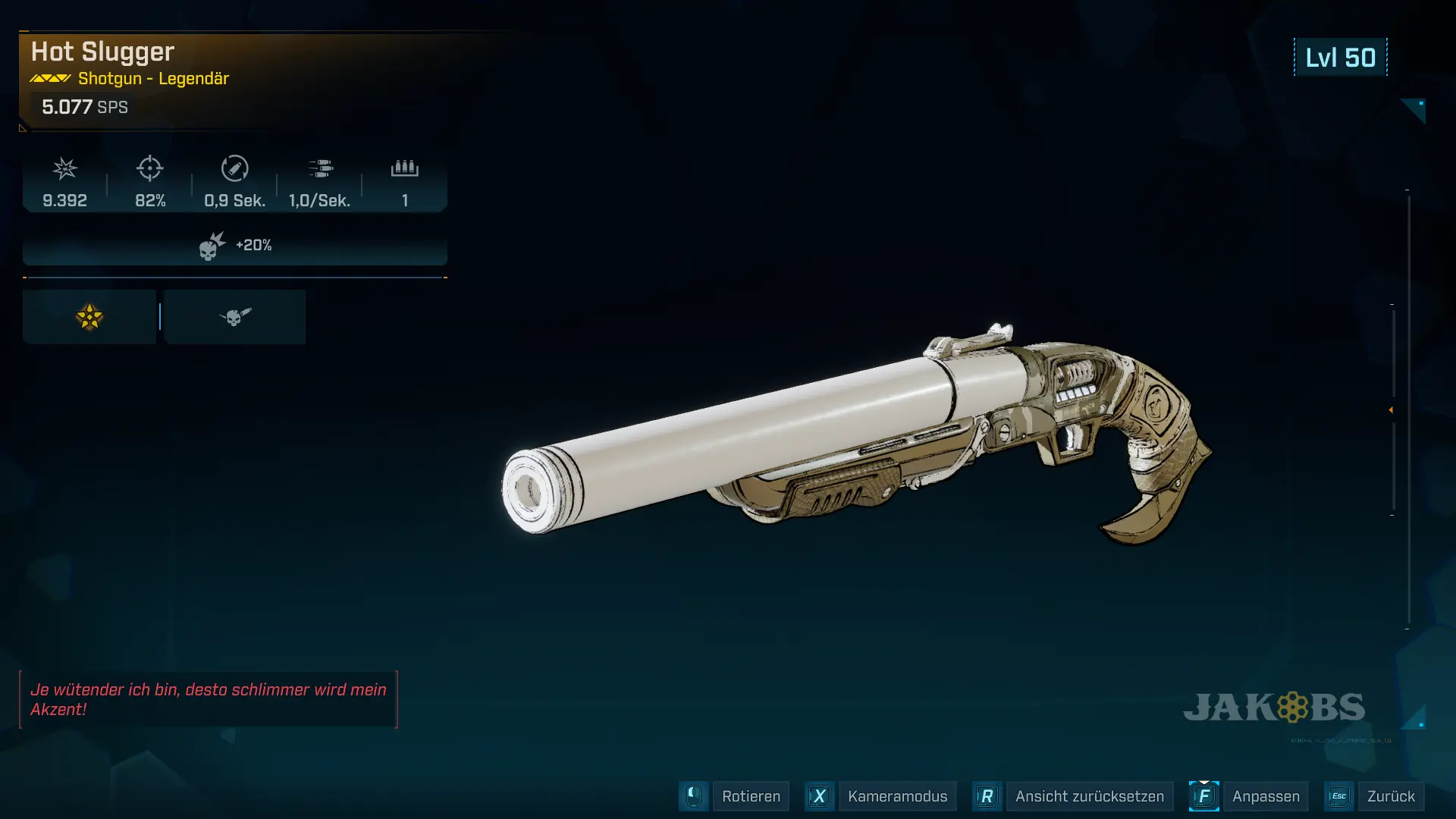Click the Rotieren button
The image size is (1456, 819).
[750, 796]
